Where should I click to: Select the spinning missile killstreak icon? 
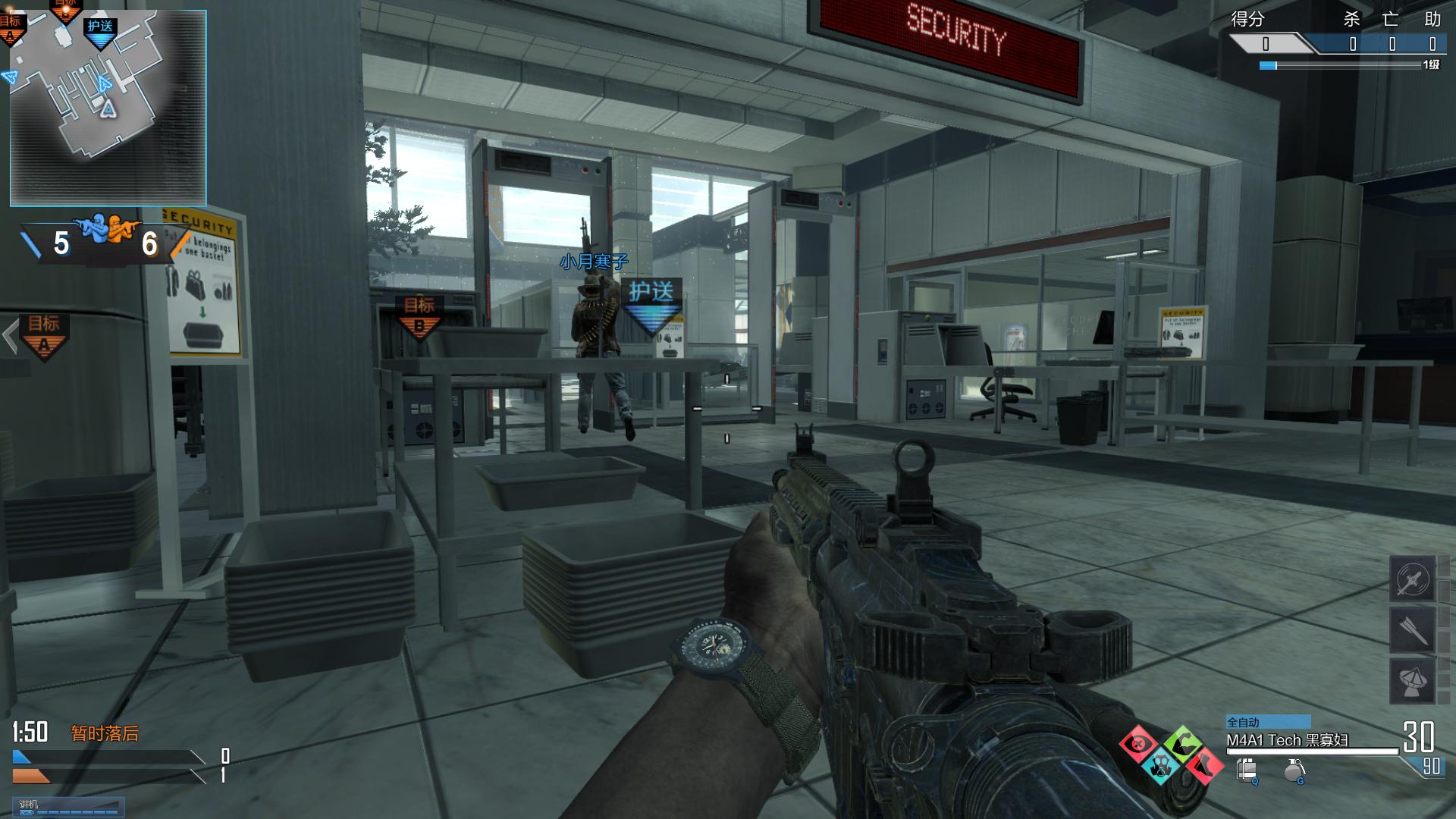(1412, 580)
